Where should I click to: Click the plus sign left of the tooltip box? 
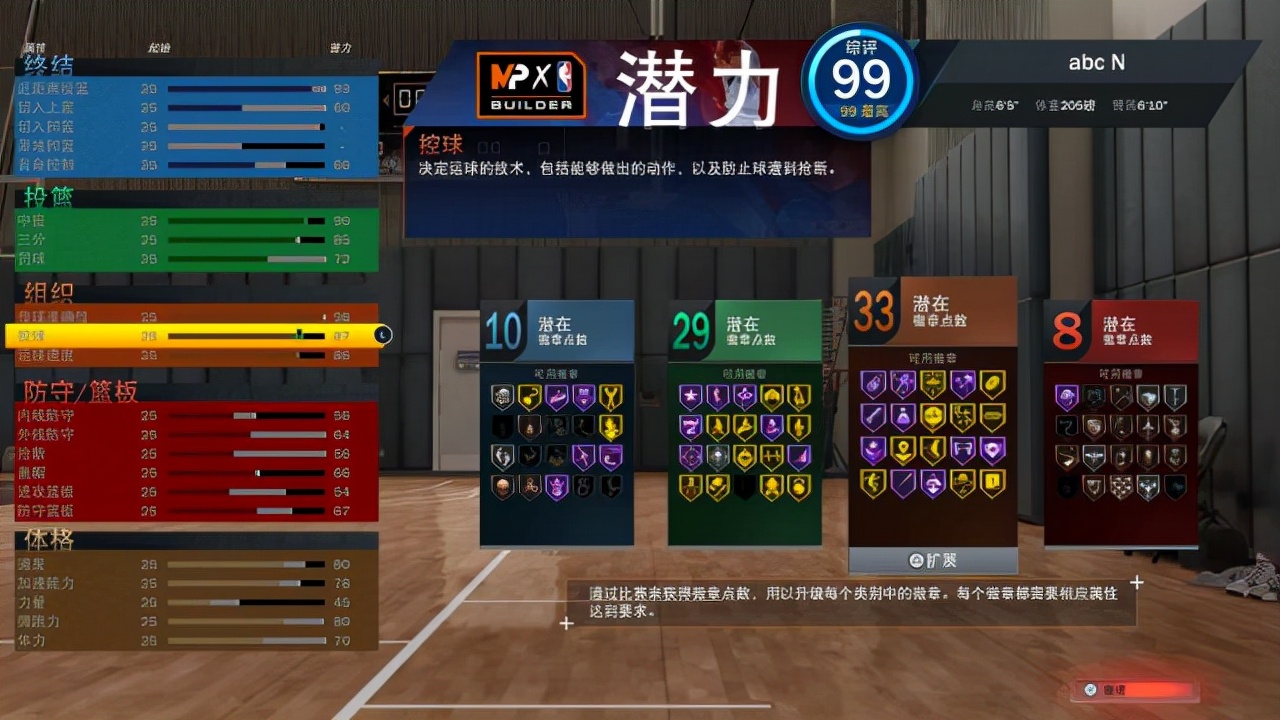coord(567,623)
